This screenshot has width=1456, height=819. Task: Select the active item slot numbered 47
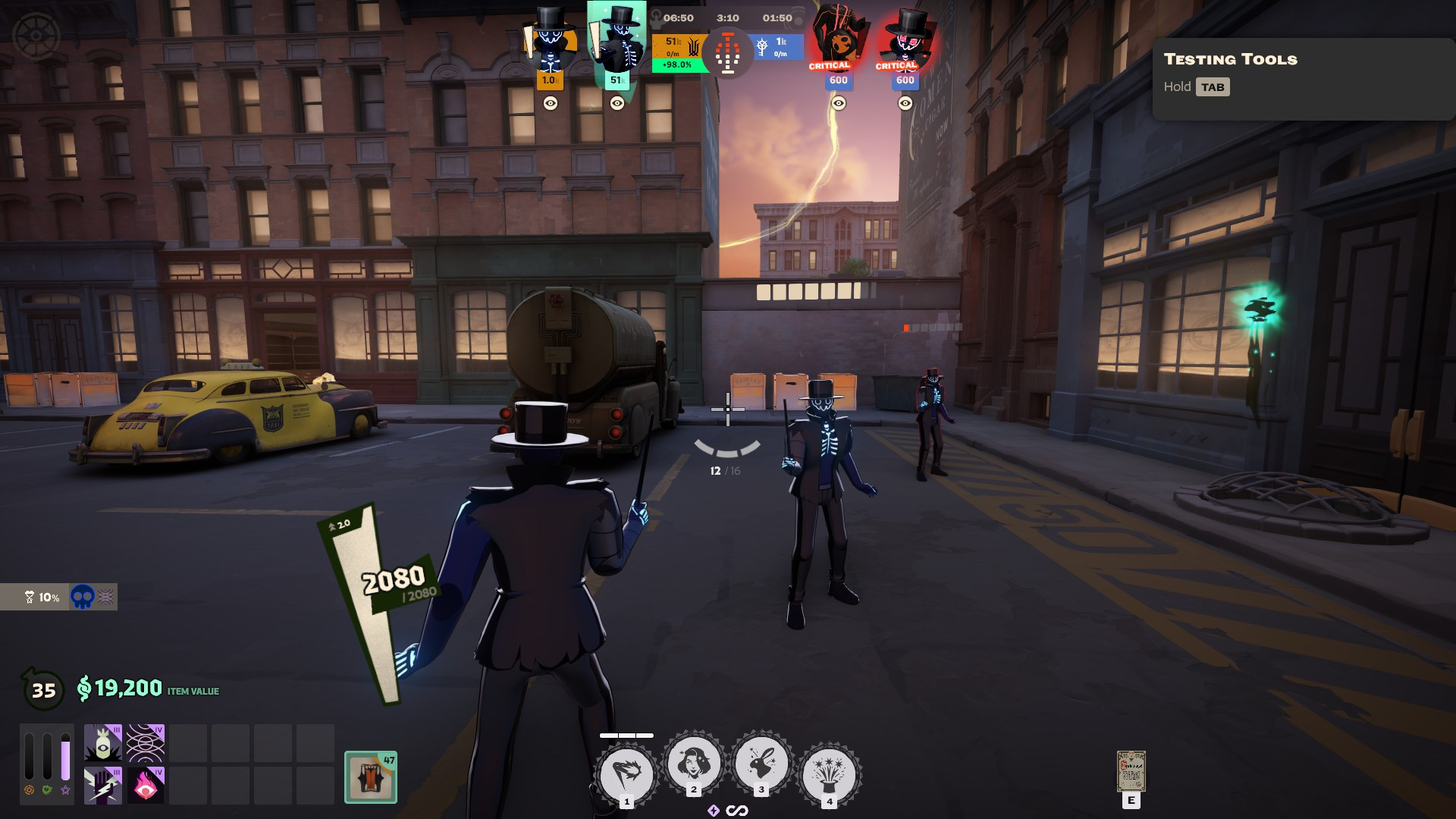point(371,777)
